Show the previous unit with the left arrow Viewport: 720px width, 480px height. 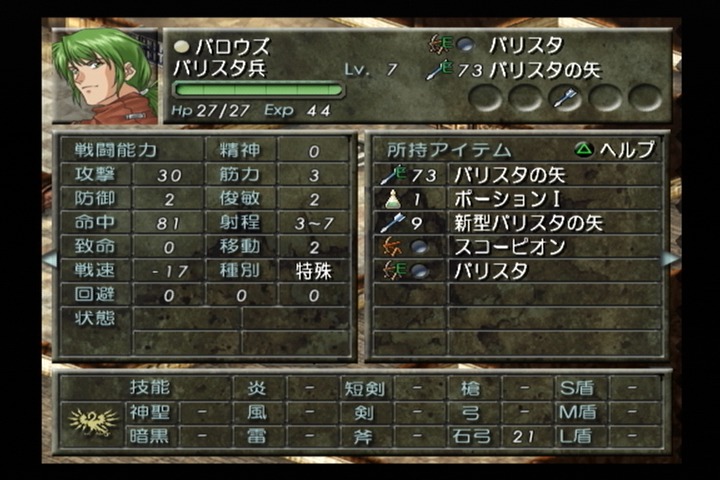(x=49, y=259)
